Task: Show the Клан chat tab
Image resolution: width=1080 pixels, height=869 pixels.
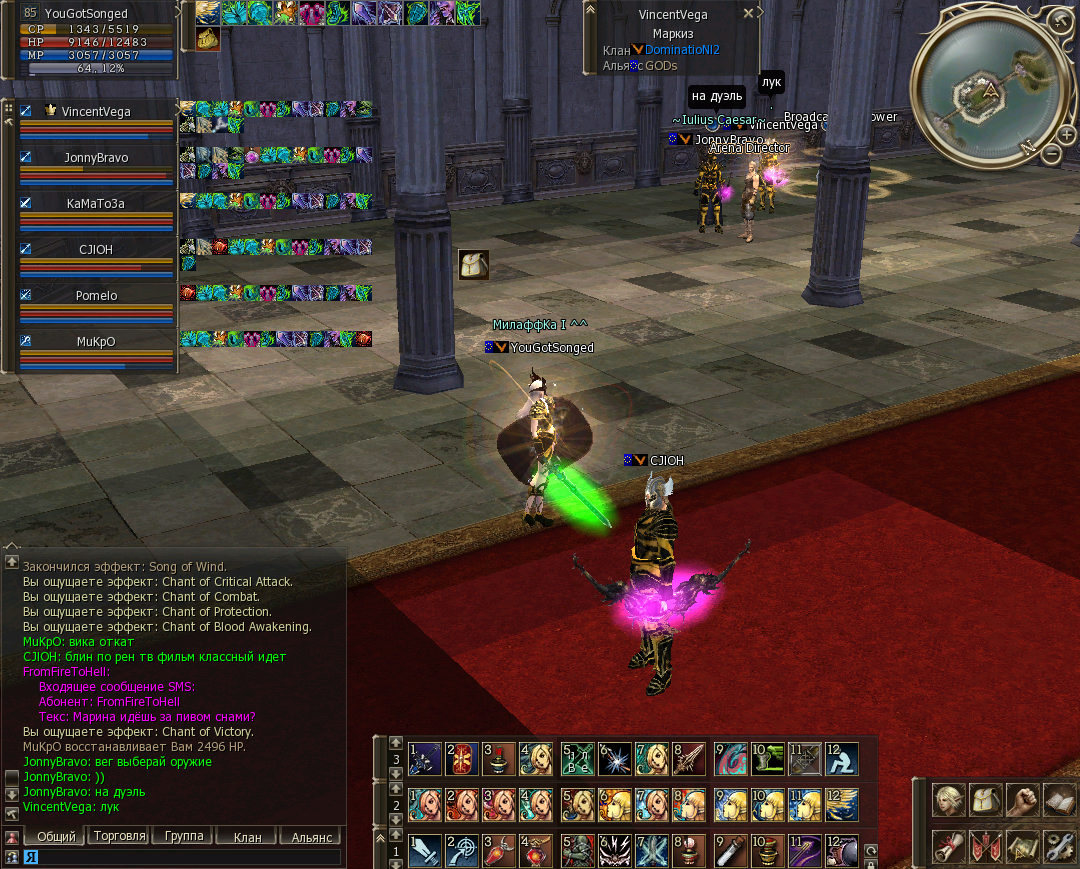Action: coord(246,836)
